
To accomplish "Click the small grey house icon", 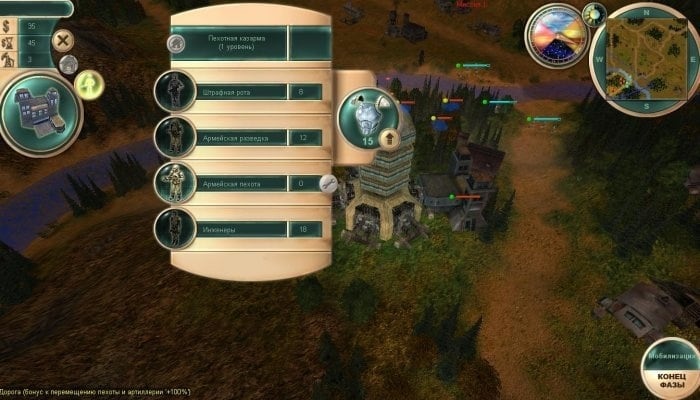I will tap(68, 65).
